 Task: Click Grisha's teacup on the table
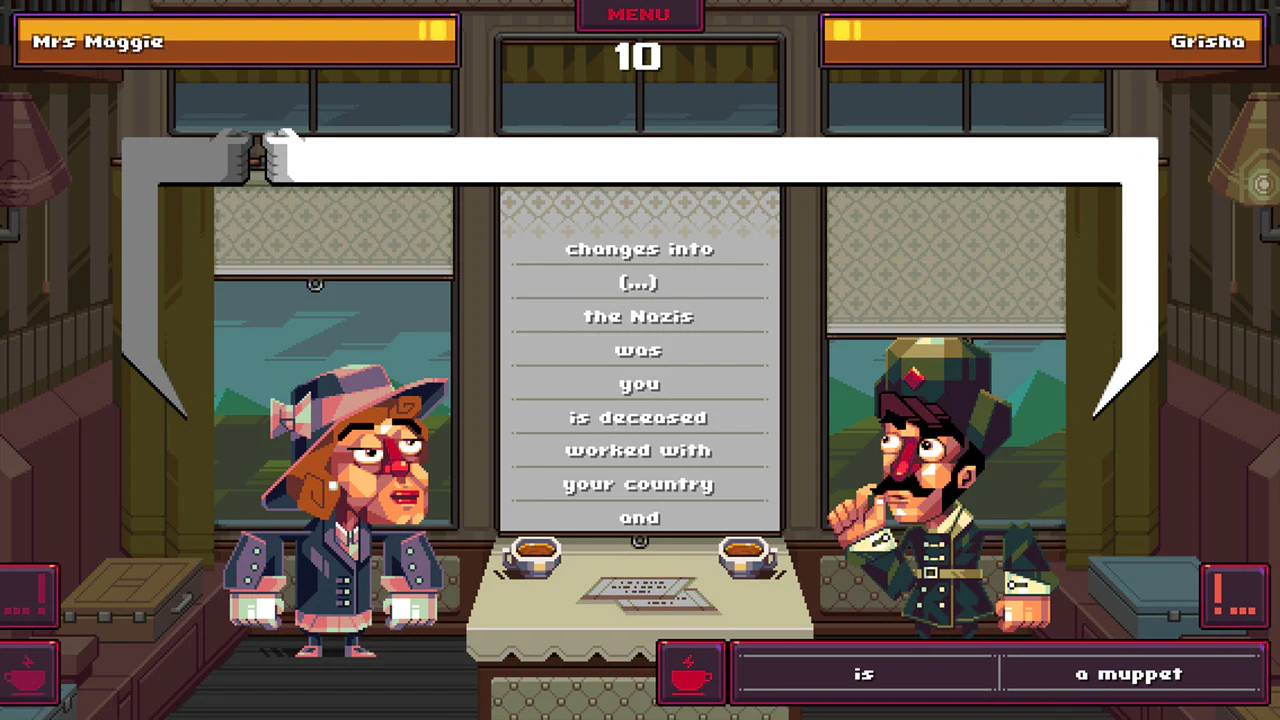(x=745, y=555)
